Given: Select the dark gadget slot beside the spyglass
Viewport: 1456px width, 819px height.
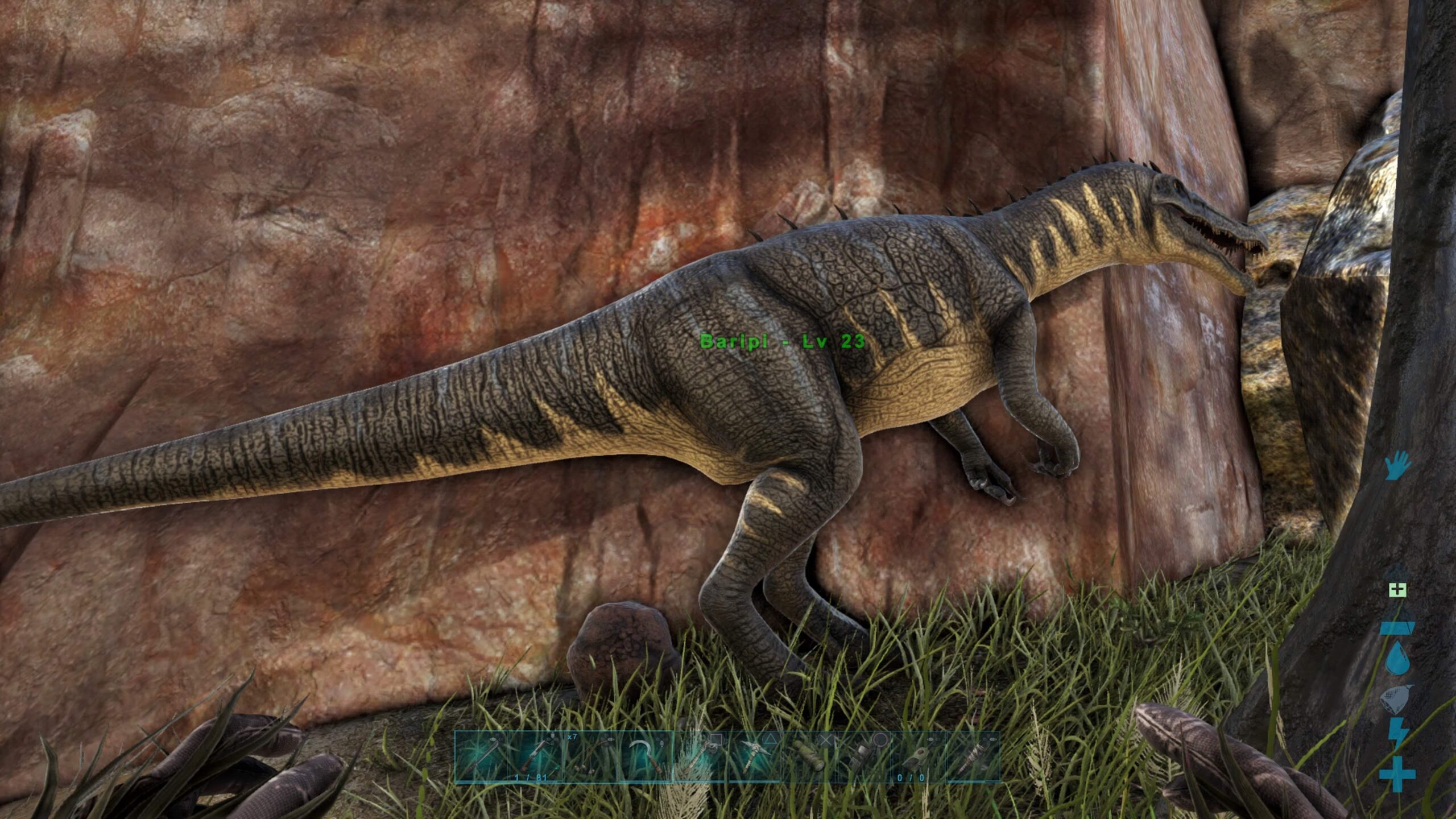Looking at the screenshot, I should (x=863, y=756).
